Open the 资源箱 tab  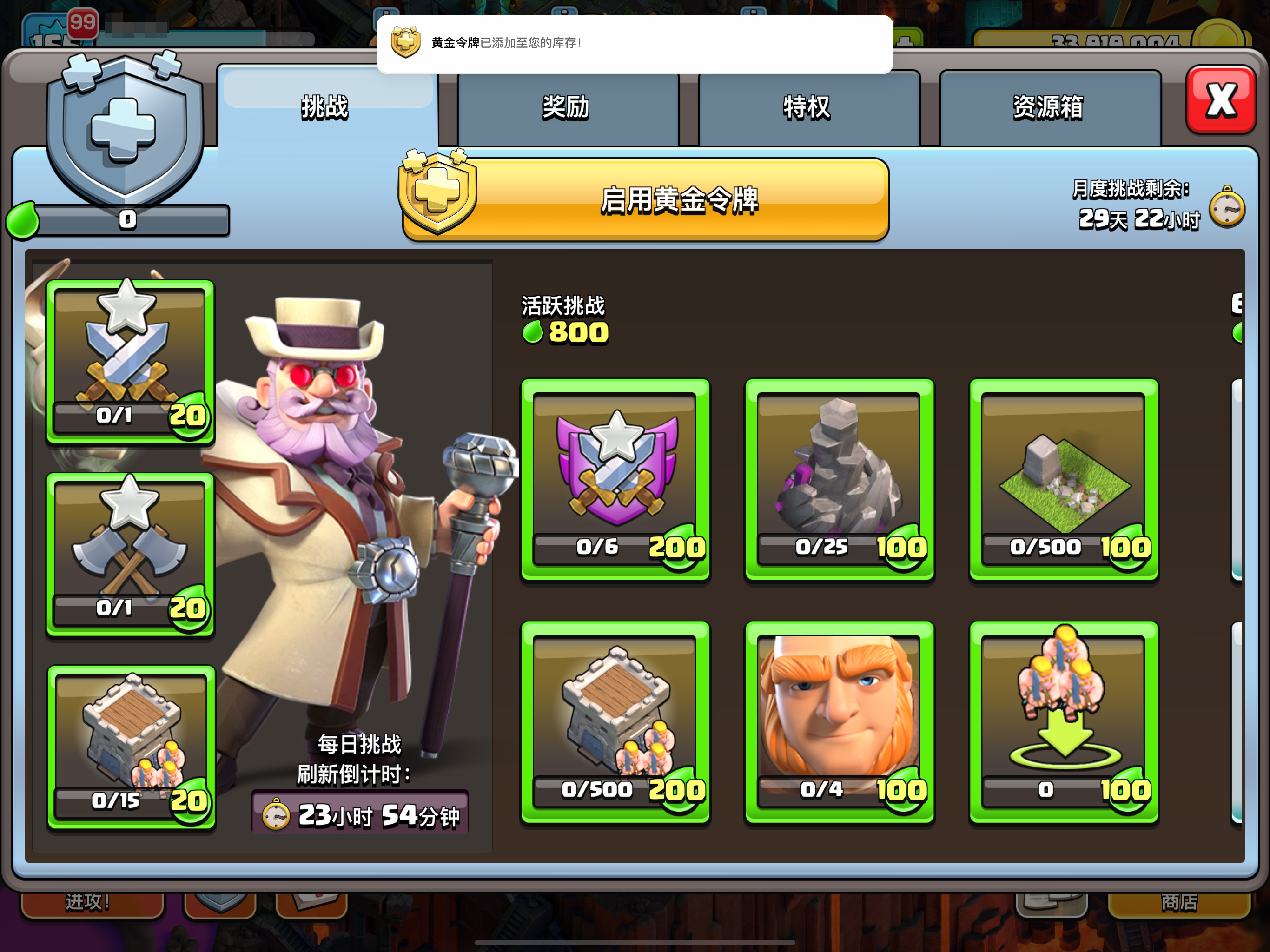[x=1048, y=107]
